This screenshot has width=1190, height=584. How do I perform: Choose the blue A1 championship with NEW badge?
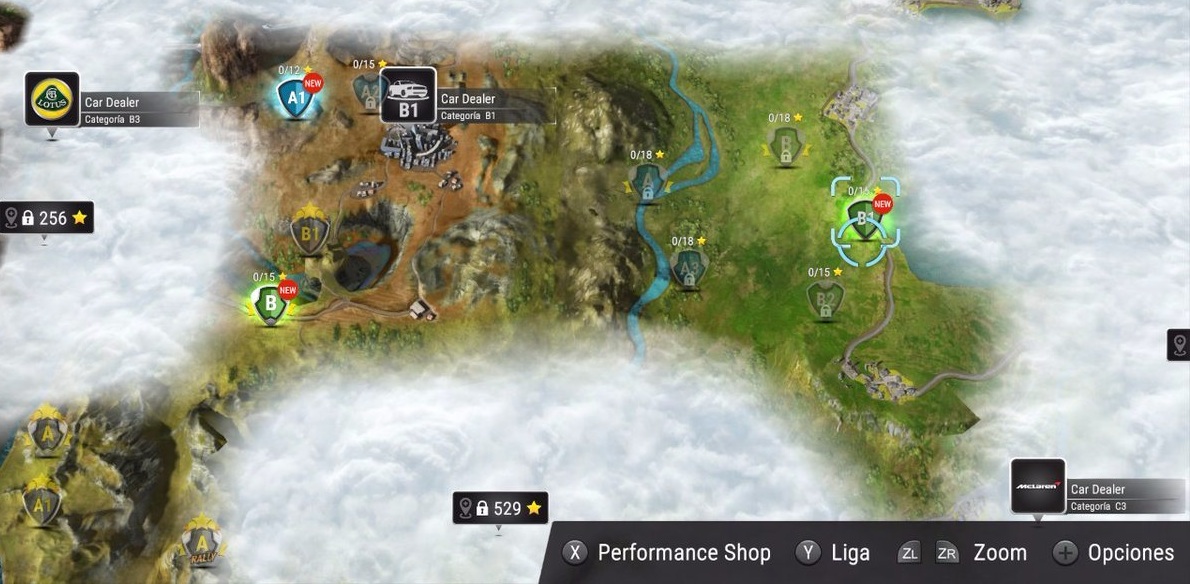(295, 98)
